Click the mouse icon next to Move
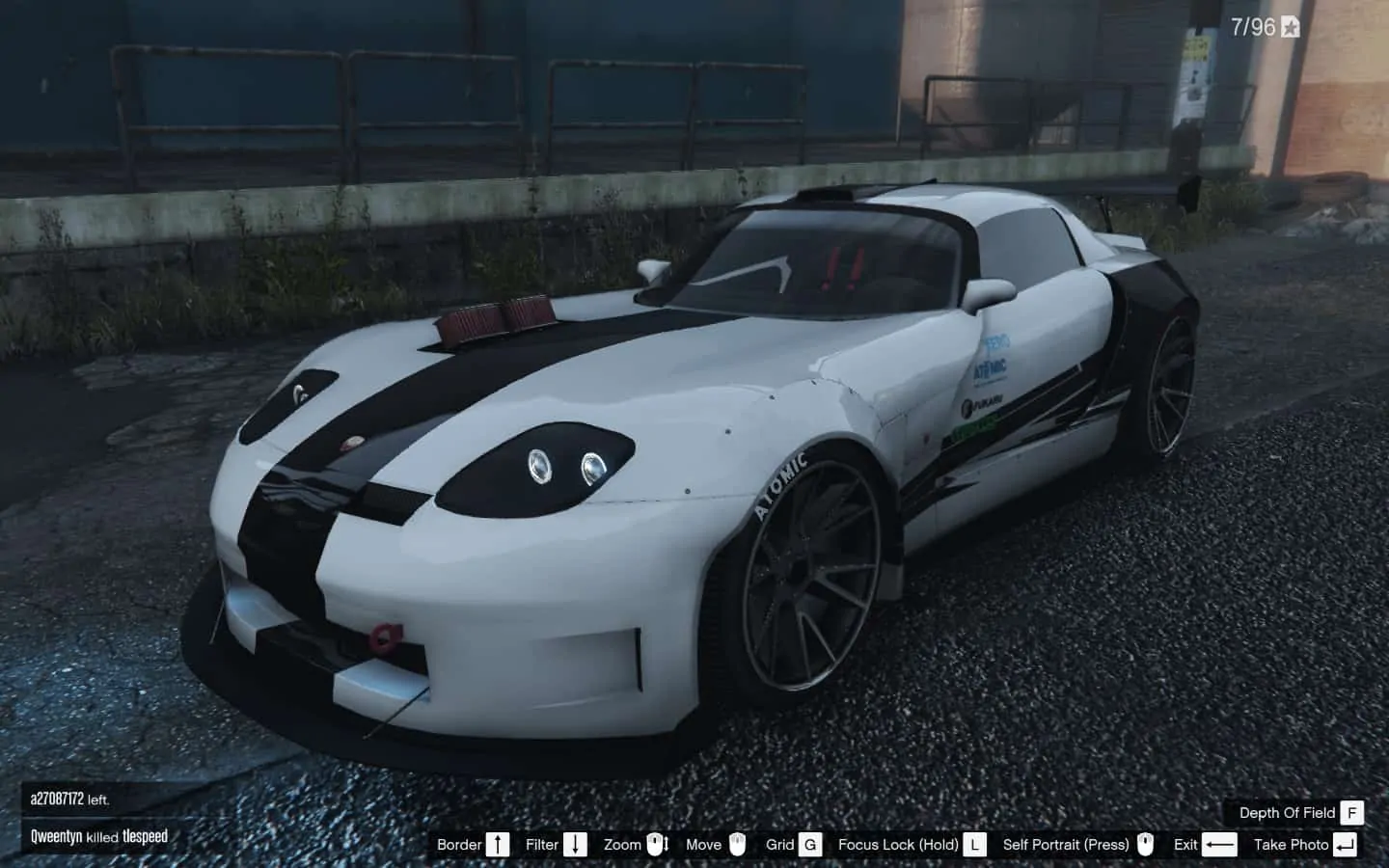 [x=737, y=845]
